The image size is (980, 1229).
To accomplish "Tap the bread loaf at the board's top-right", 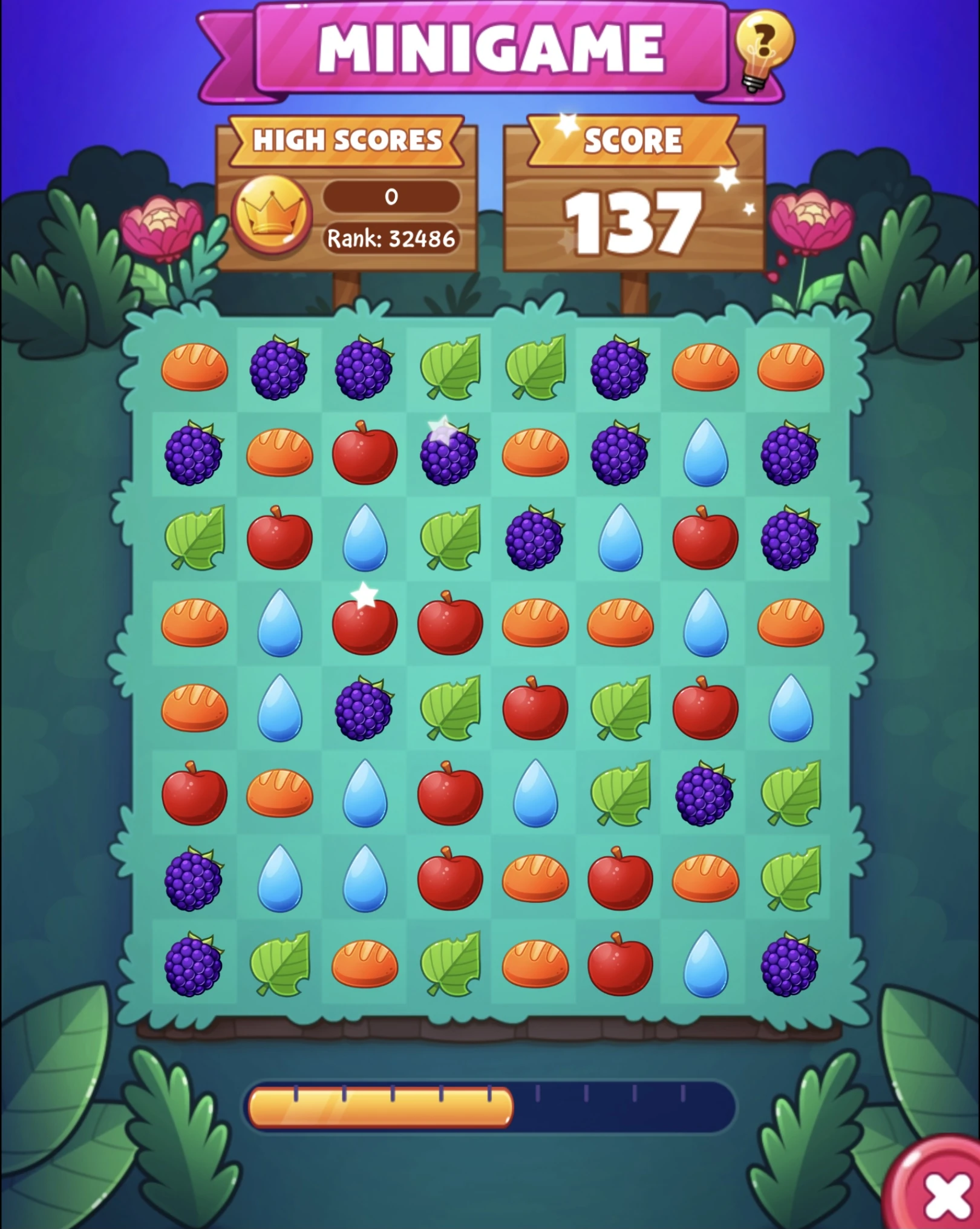I will pos(789,366).
